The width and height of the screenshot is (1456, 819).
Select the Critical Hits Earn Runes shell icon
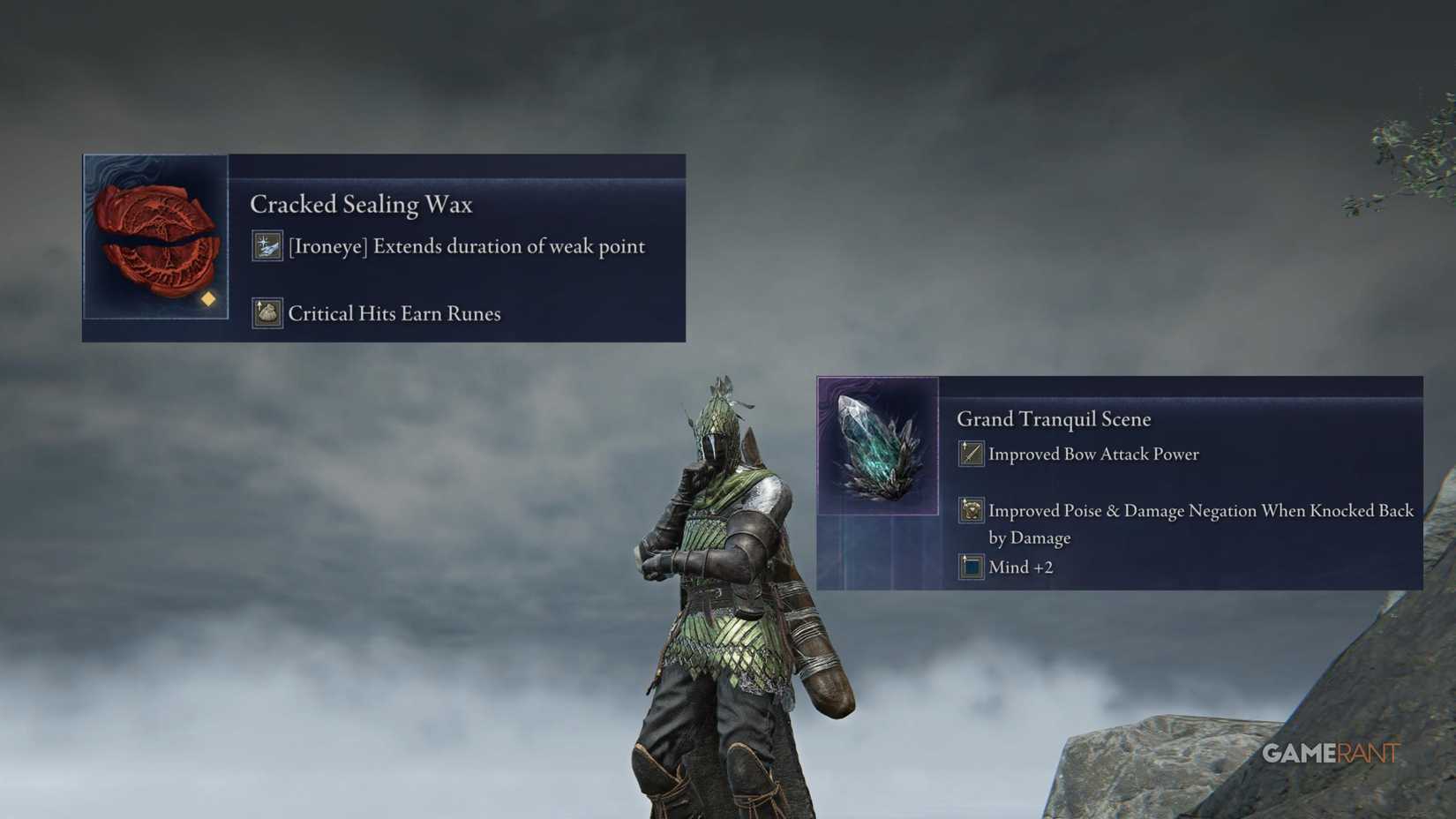pyautogui.click(x=267, y=312)
